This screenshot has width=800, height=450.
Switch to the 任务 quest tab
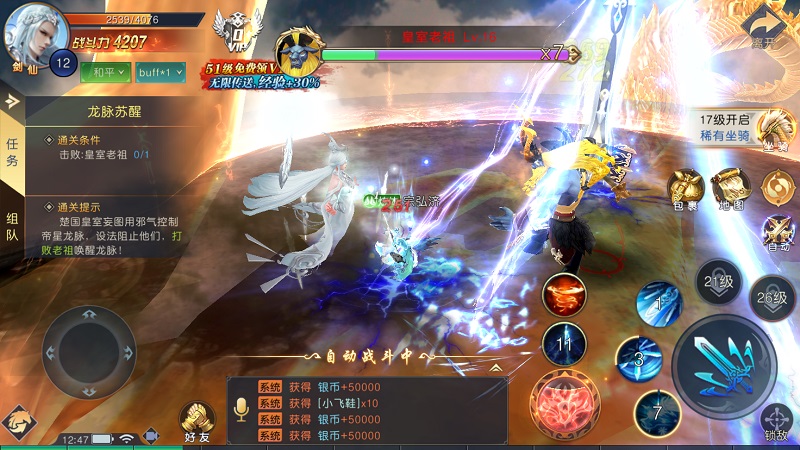pos(12,152)
